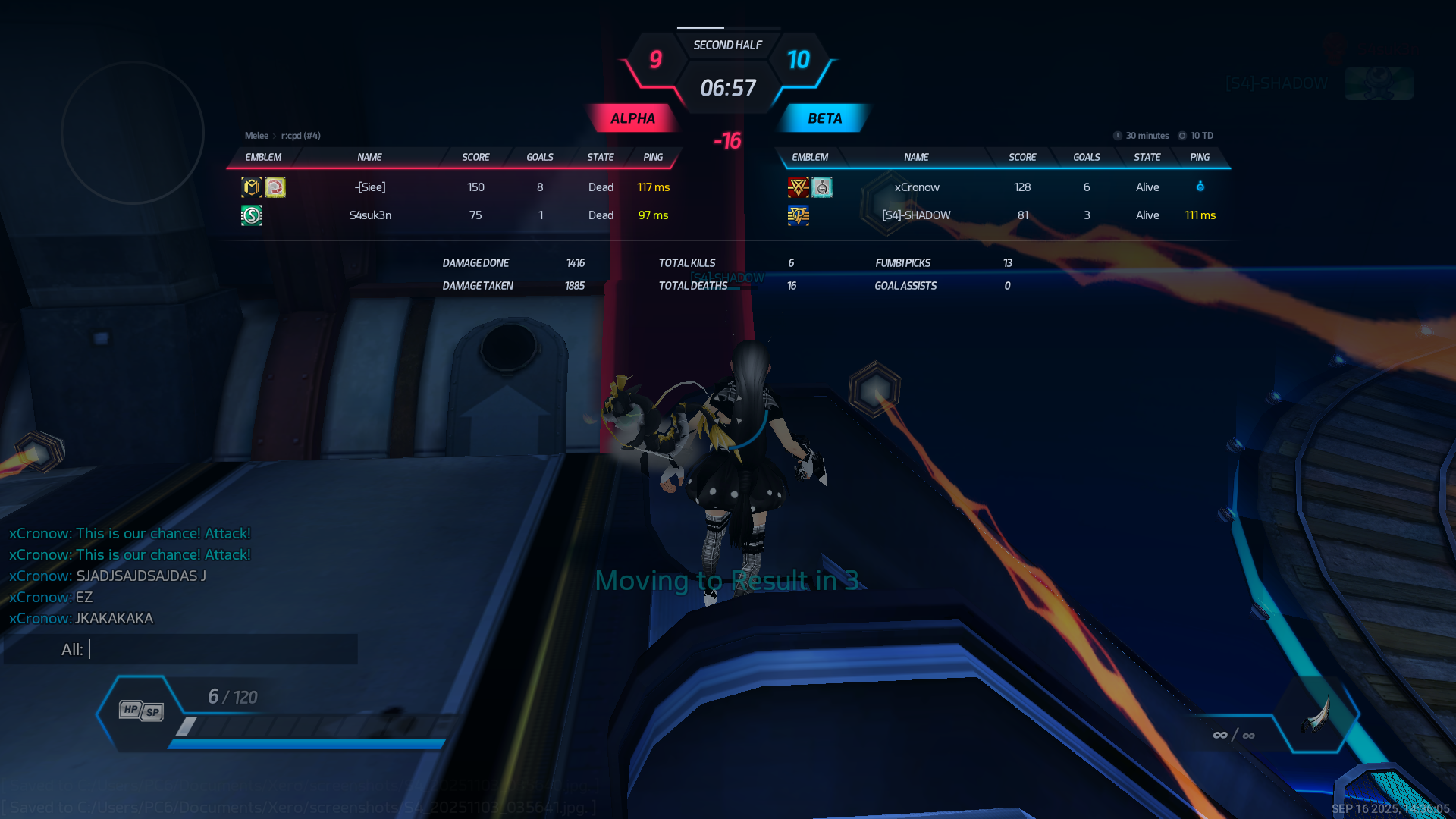Click the Alpha team SCORE column header
Viewport: 1456px width, 819px height.
click(x=475, y=157)
